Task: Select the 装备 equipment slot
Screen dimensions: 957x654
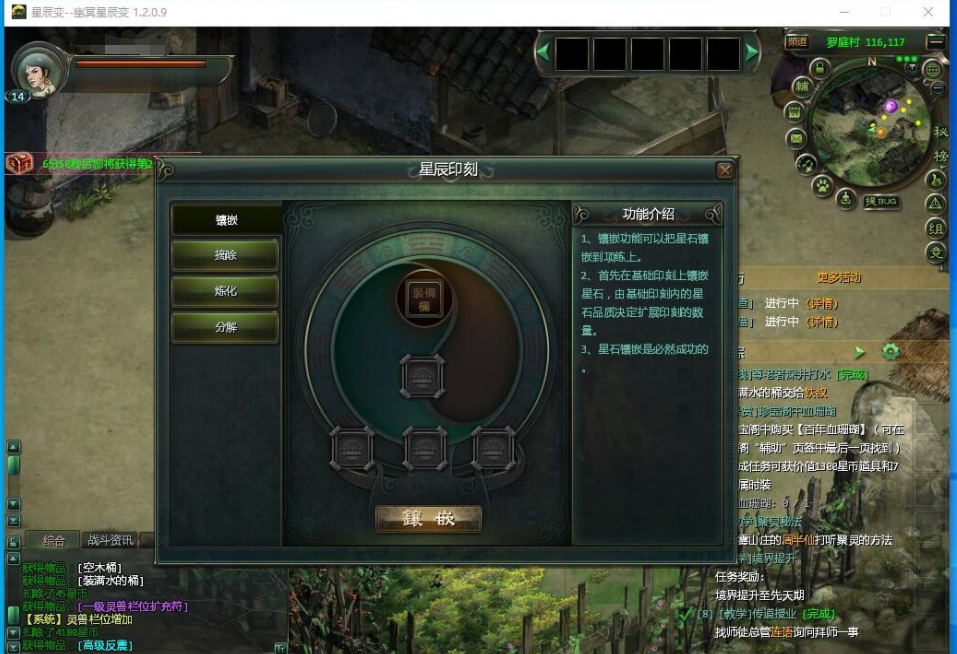Action: (424, 297)
